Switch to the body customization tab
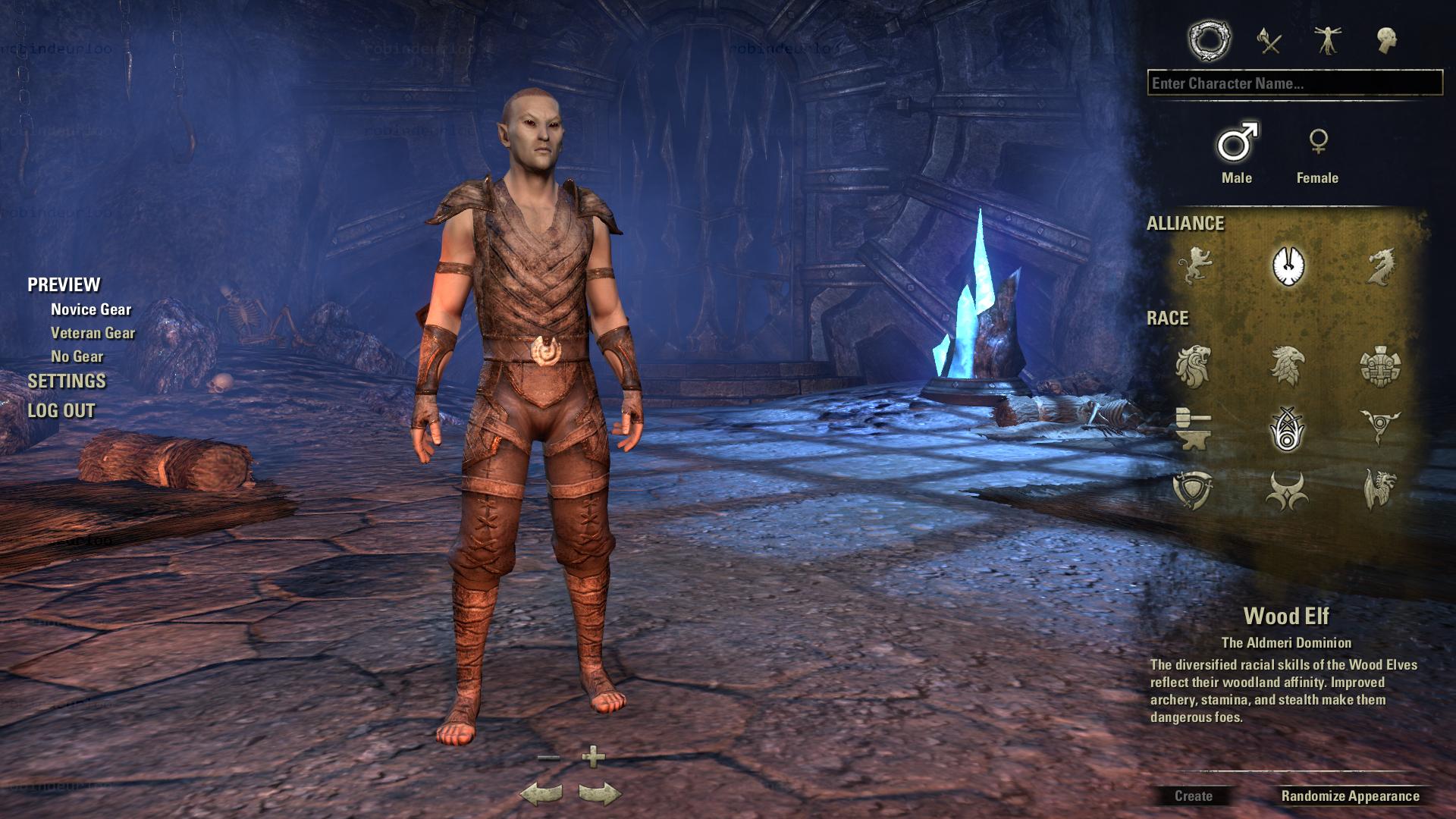 pos(1327,40)
